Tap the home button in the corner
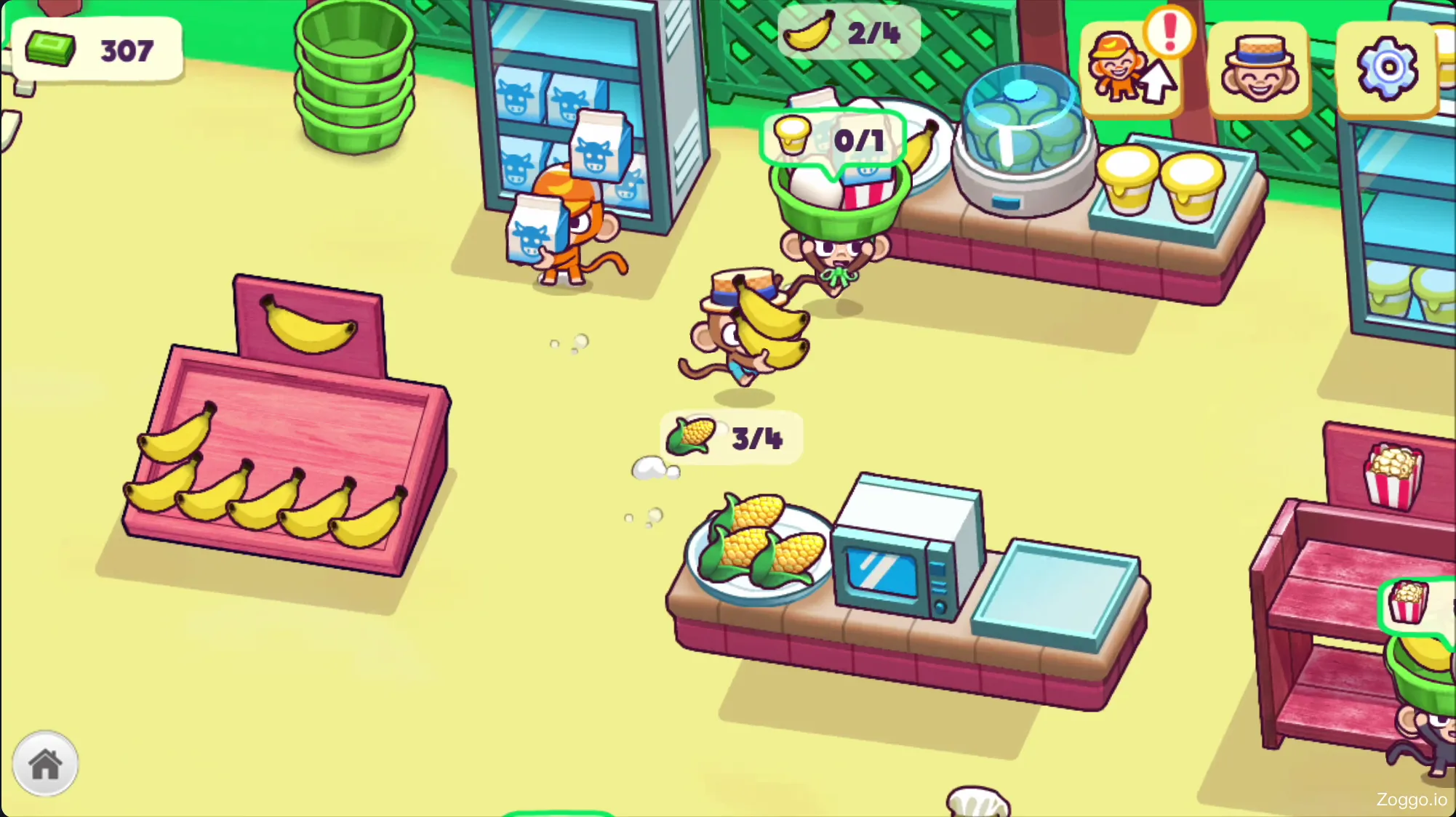The width and height of the screenshot is (1456, 817). [47, 763]
